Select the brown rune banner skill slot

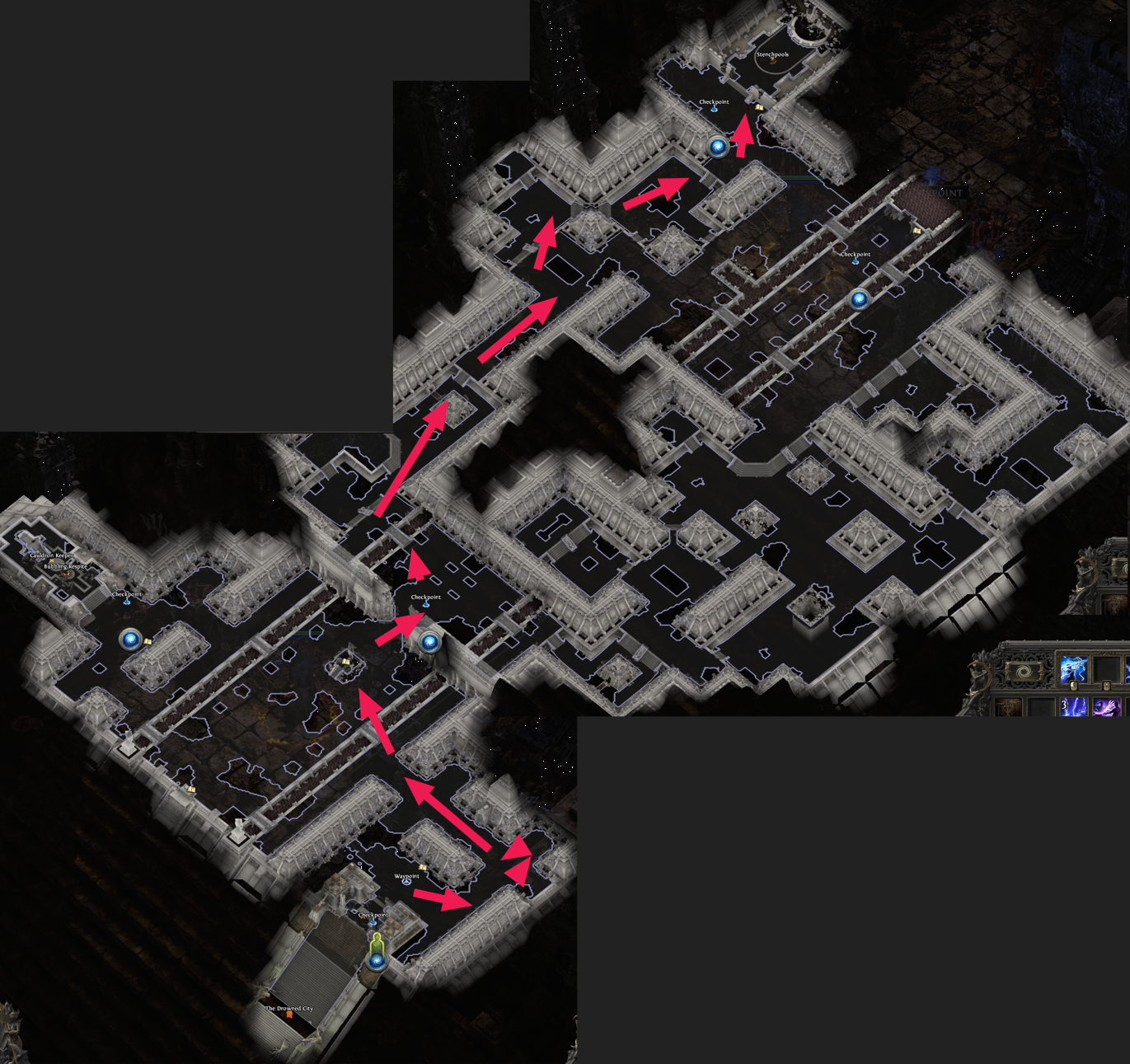pos(1008,707)
